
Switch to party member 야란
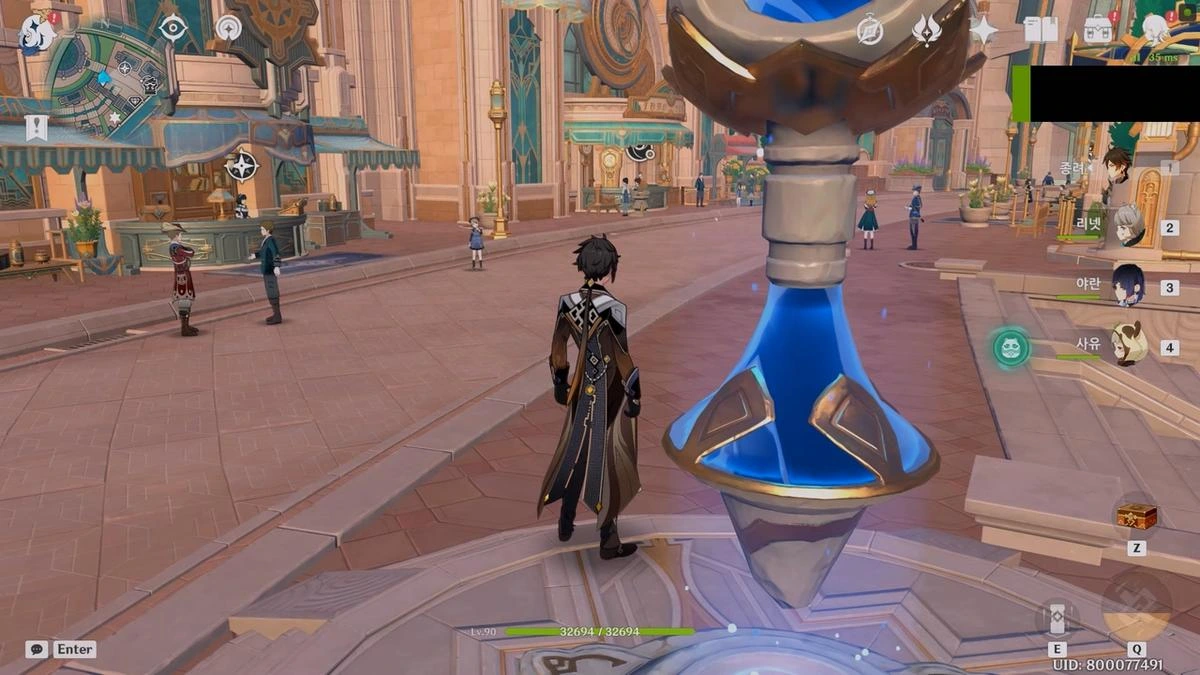[1128, 285]
